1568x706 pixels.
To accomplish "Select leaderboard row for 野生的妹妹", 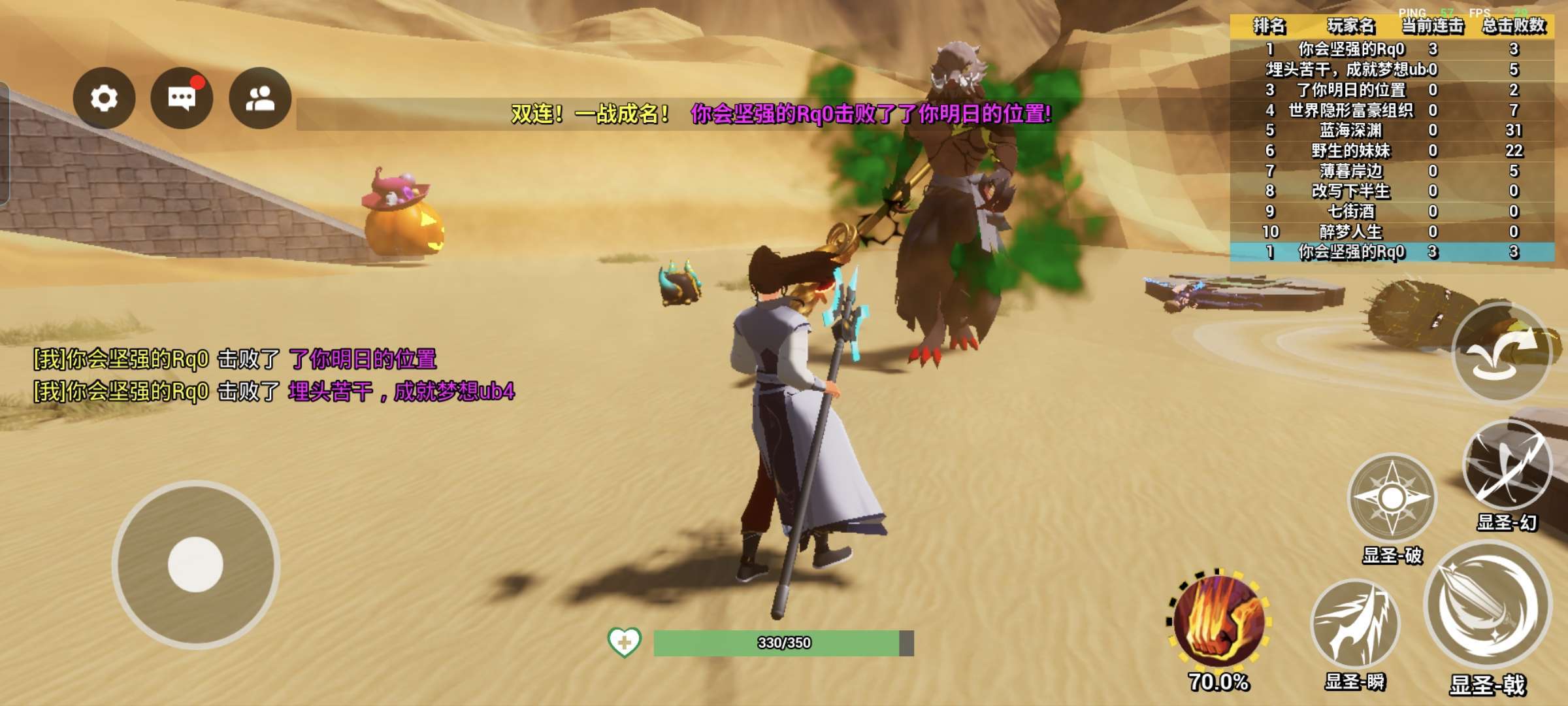I will tap(1392, 151).
